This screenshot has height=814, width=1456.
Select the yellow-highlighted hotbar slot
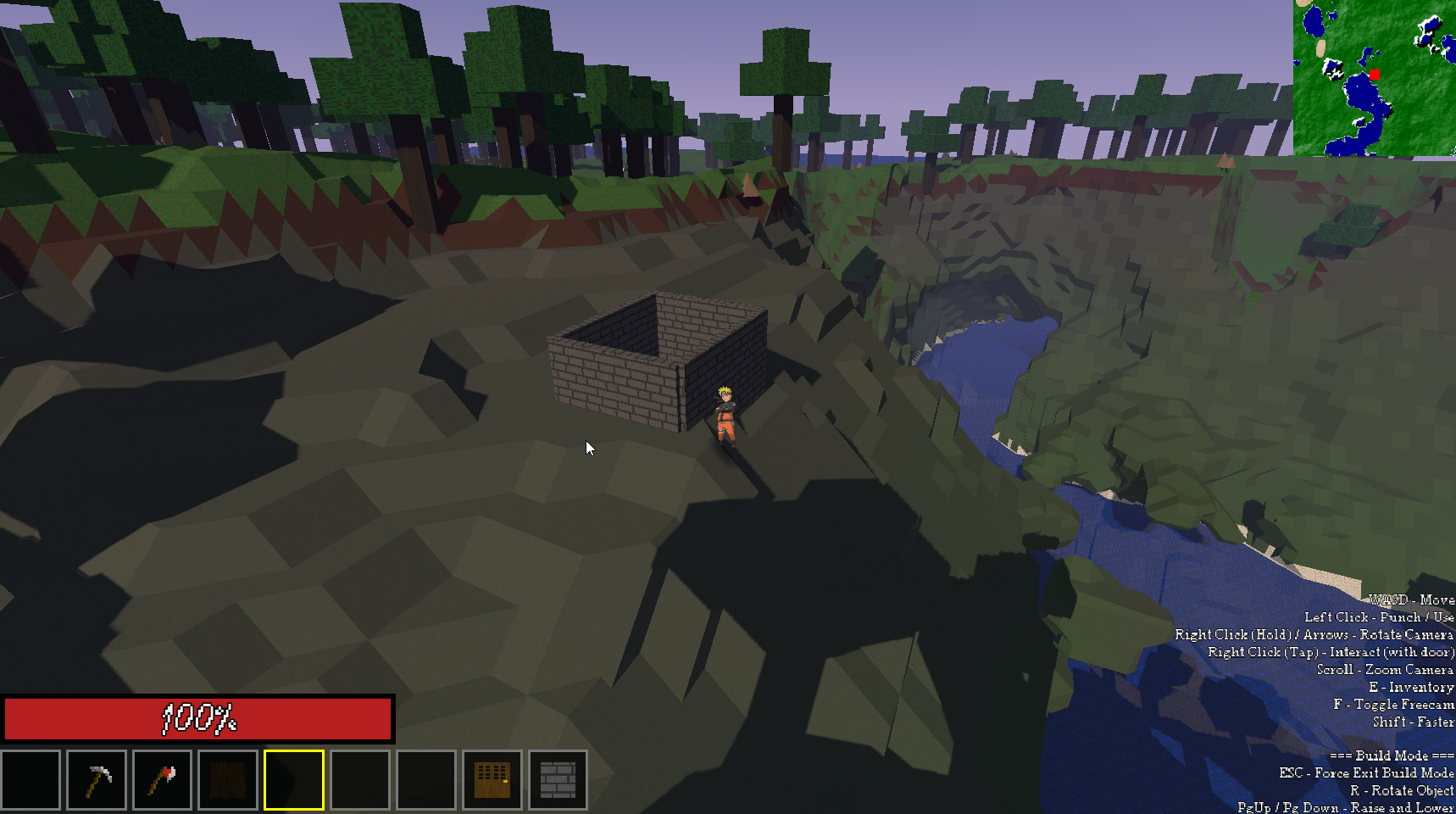coord(294,780)
